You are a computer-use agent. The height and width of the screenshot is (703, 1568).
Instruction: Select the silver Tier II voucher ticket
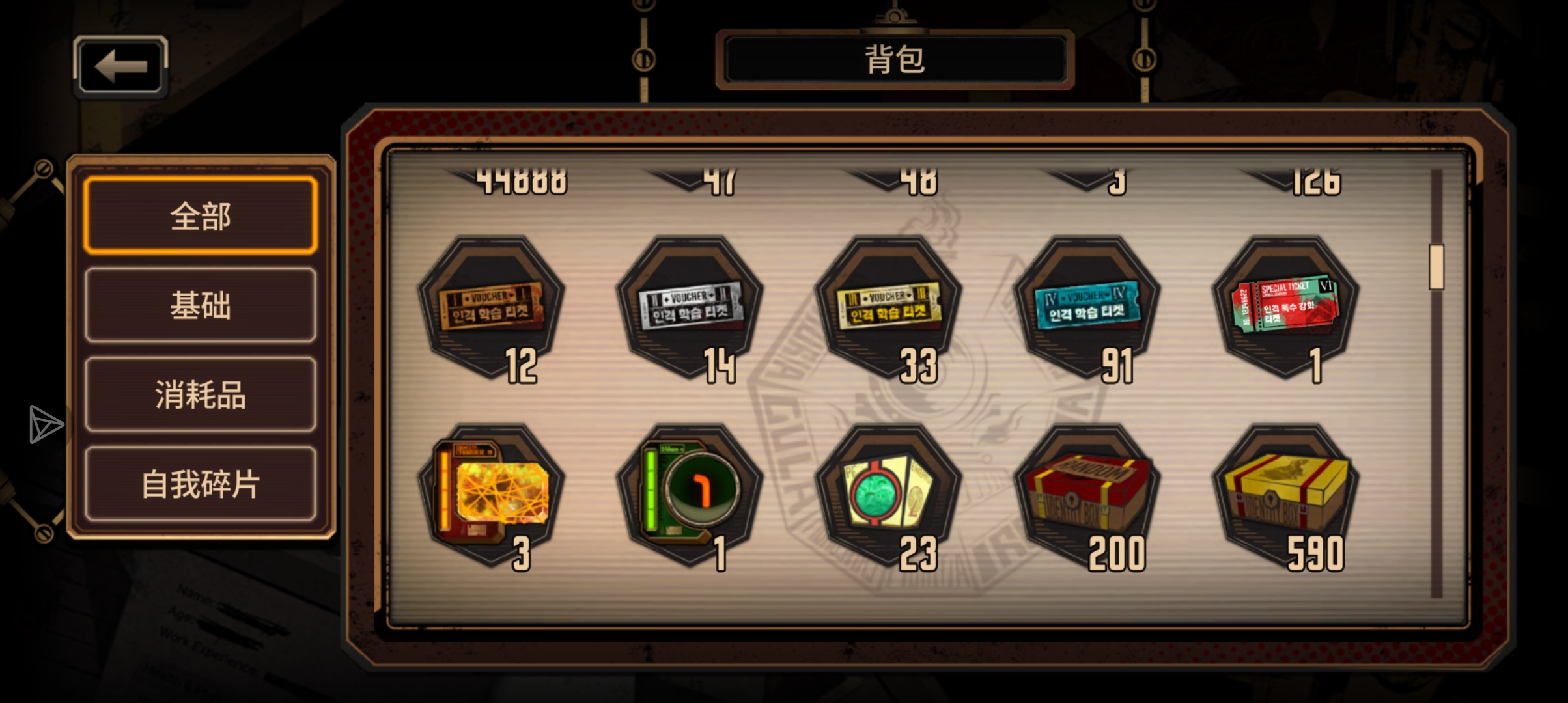click(690, 306)
